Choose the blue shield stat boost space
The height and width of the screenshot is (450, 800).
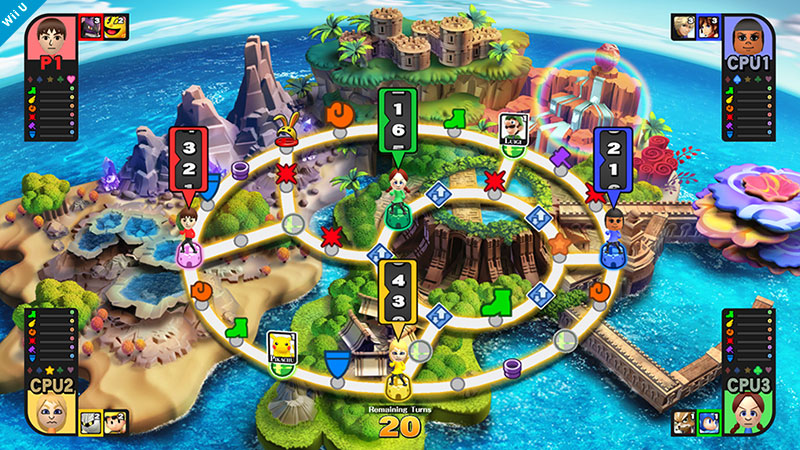pos(340,363)
